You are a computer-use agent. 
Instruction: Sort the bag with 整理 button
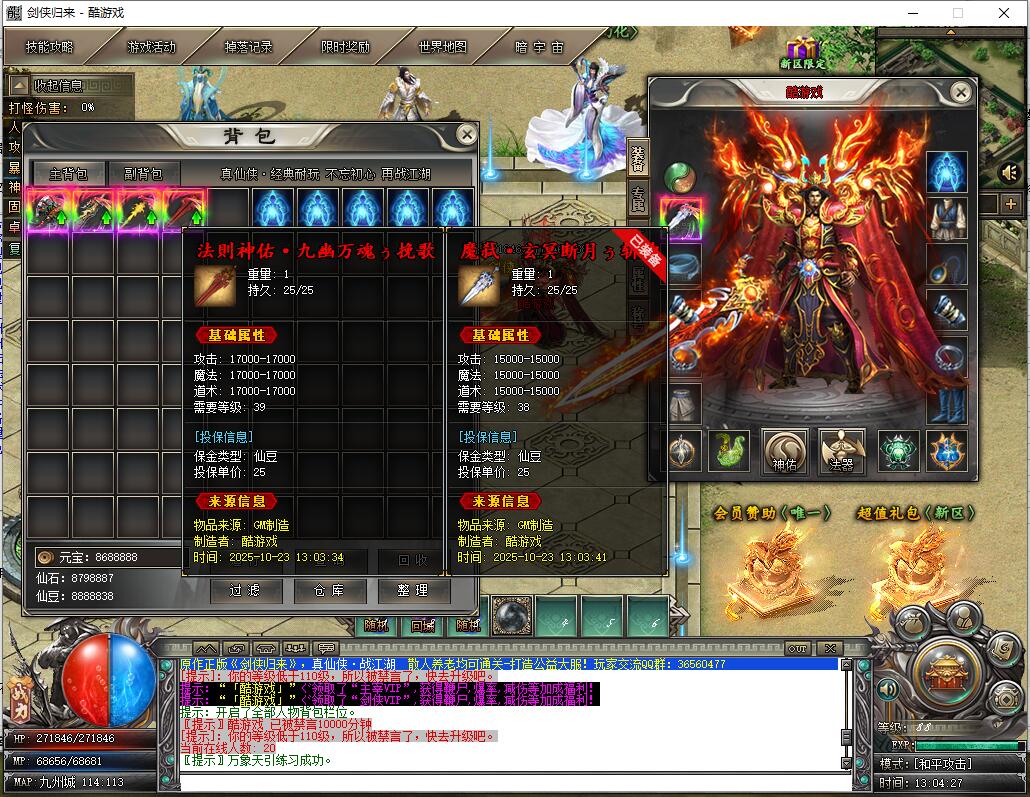413,591
